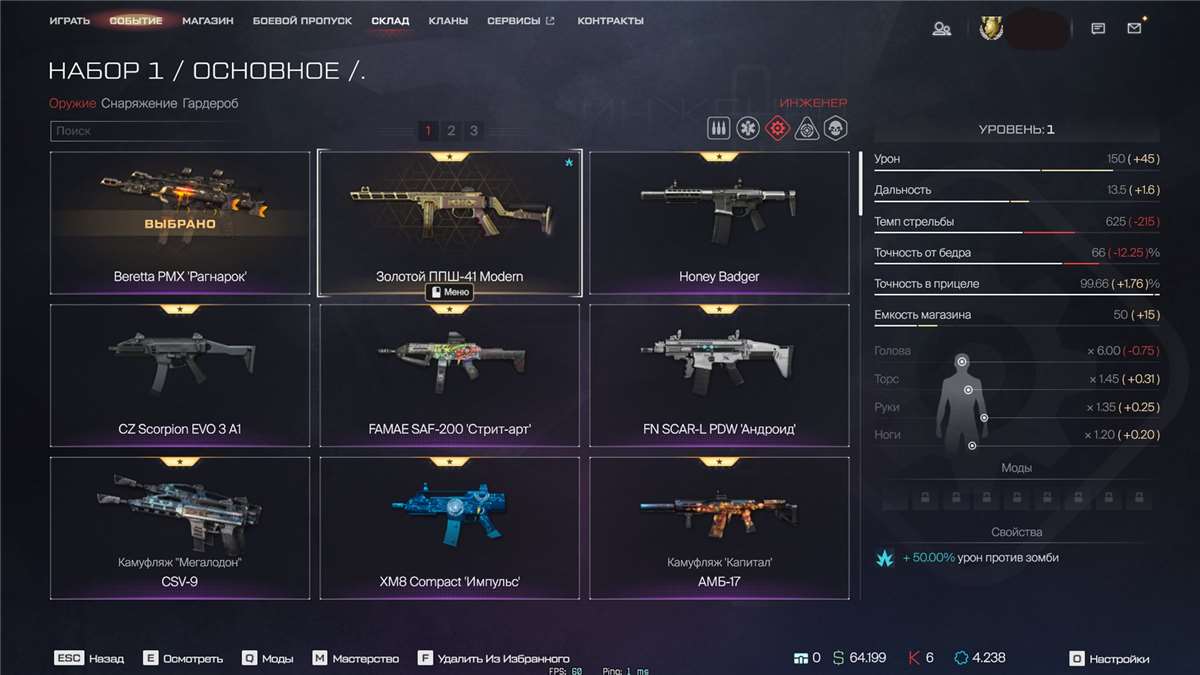This screenshot has width=1200, height=675.
Task: Pick the FAMAE SAF-200 'Стрит-арт' weapon
Action: (x=450, y=376)
